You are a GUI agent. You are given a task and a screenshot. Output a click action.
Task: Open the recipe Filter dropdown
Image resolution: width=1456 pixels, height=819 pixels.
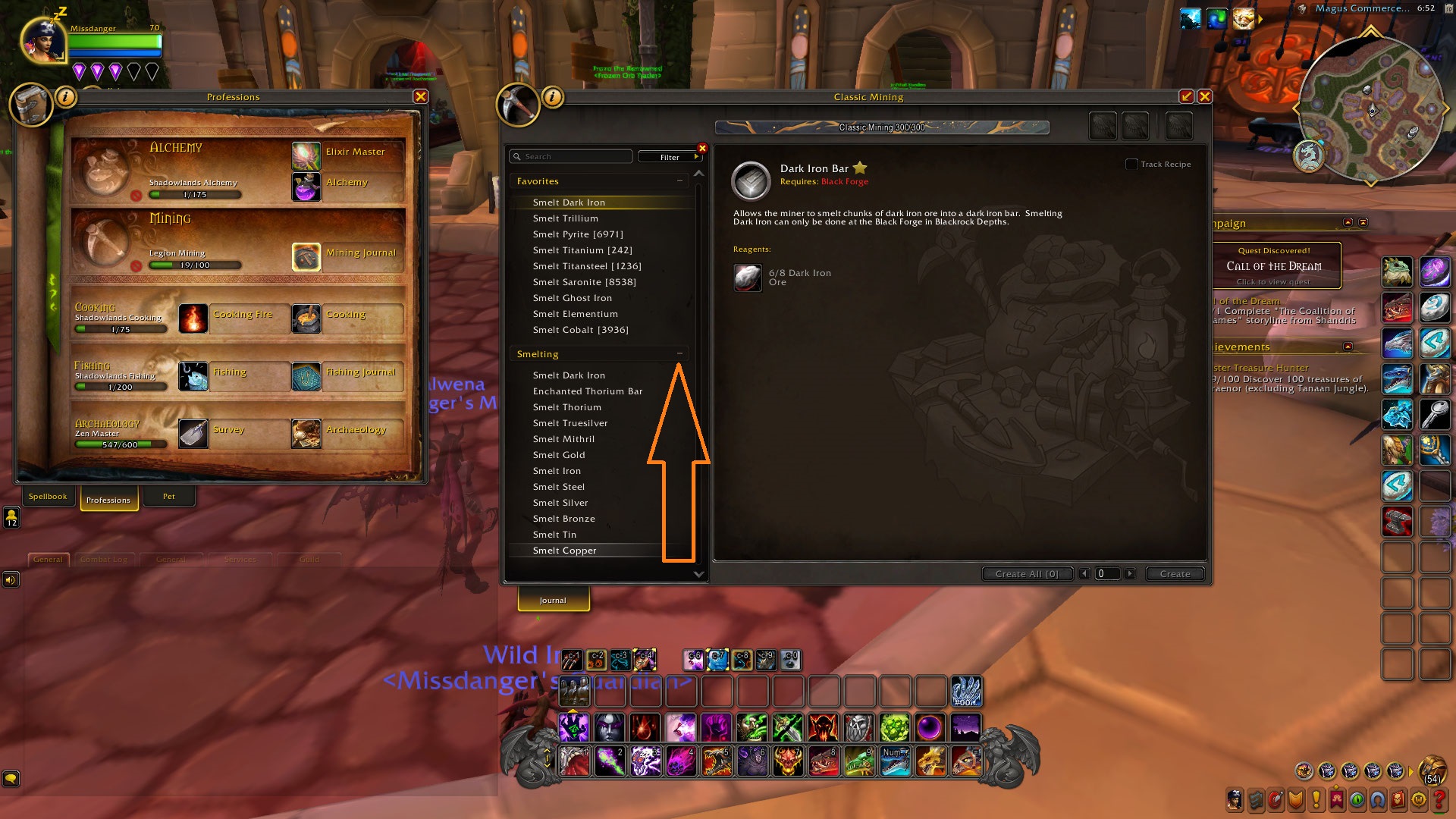(670, 157)
